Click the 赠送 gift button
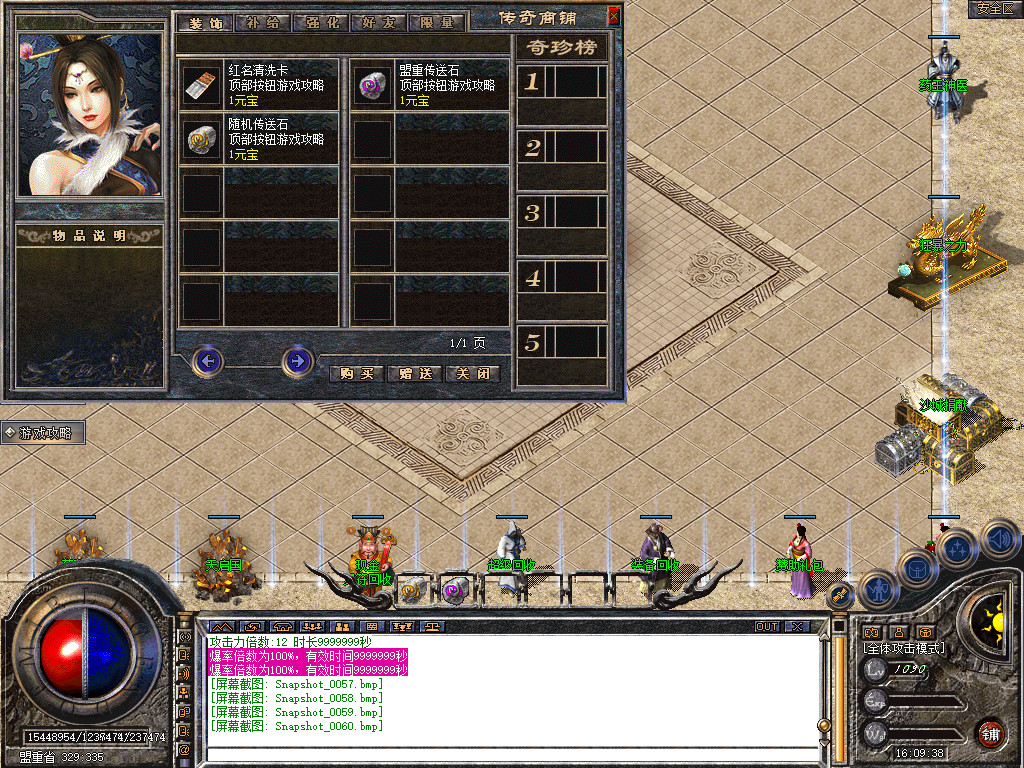 click(414, 373)
